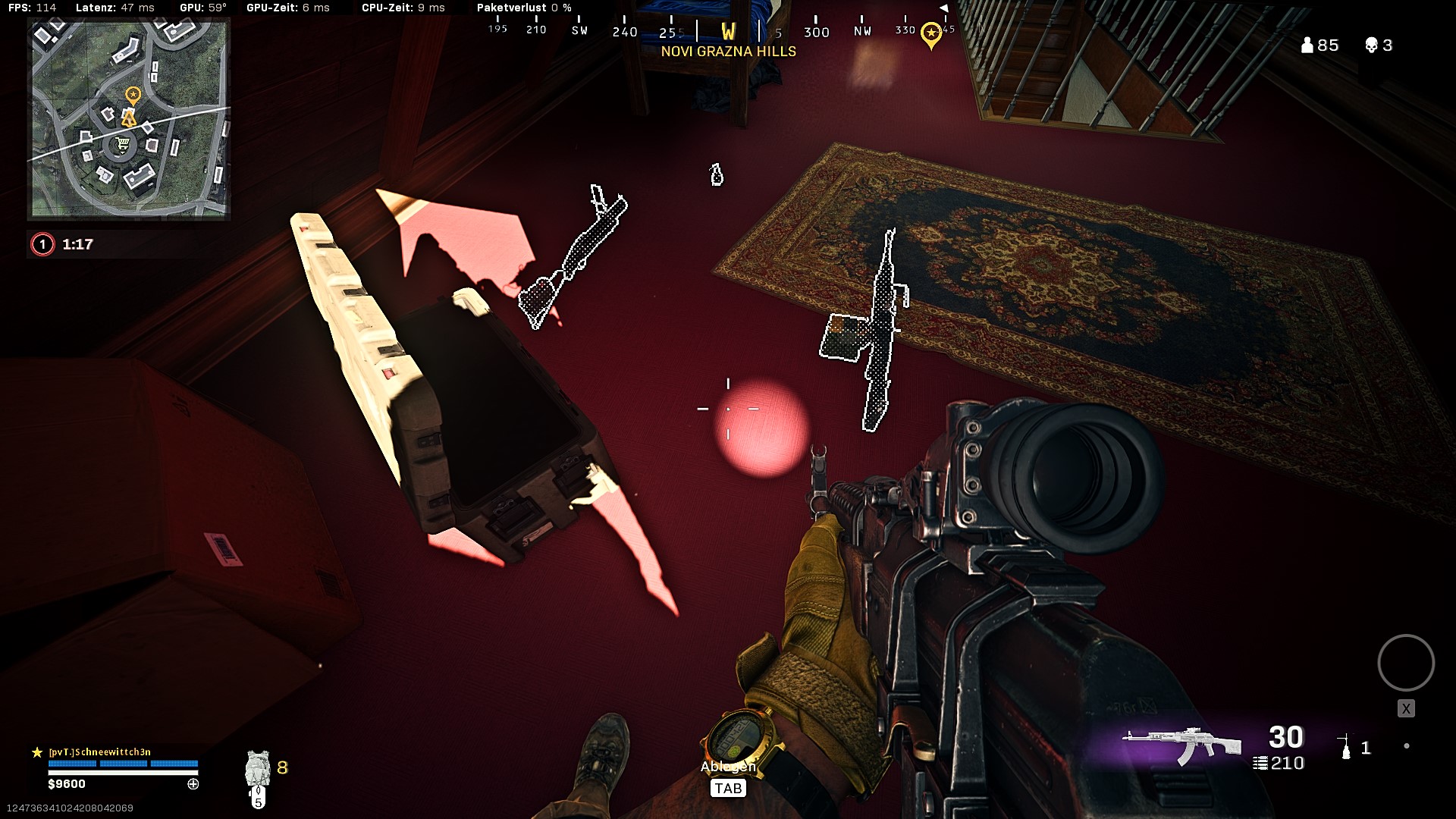Select the skull kill counter icon showing 3

tap(1373, 45)
